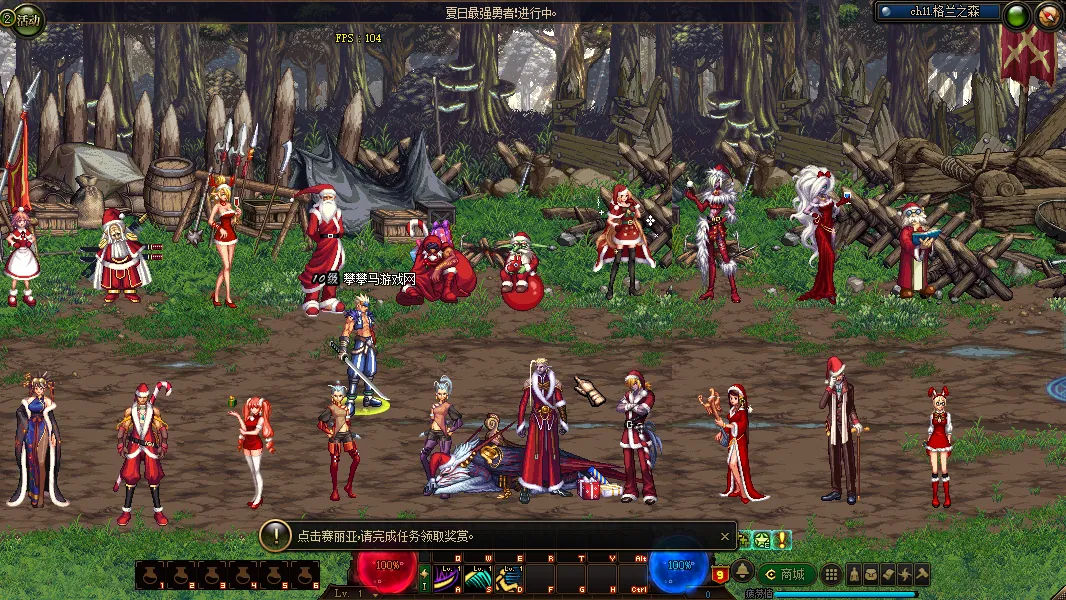
Task: Click the hammer icon in the menu bar
Action: coord(921,574)
